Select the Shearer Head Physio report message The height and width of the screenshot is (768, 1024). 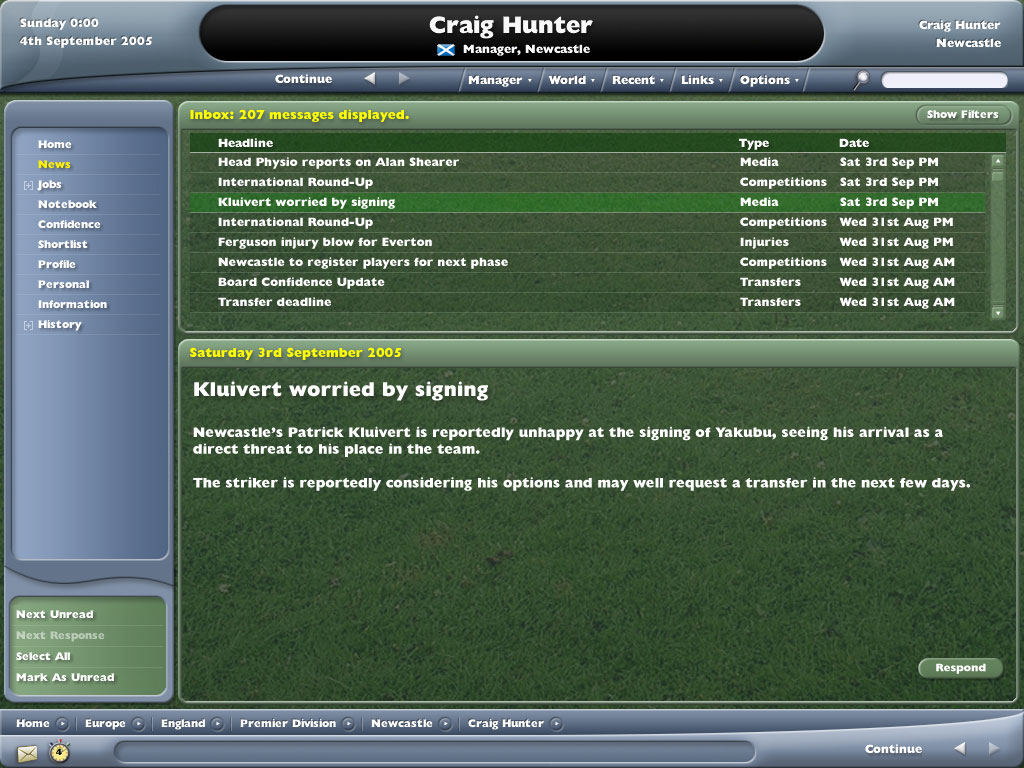[338, 162]
